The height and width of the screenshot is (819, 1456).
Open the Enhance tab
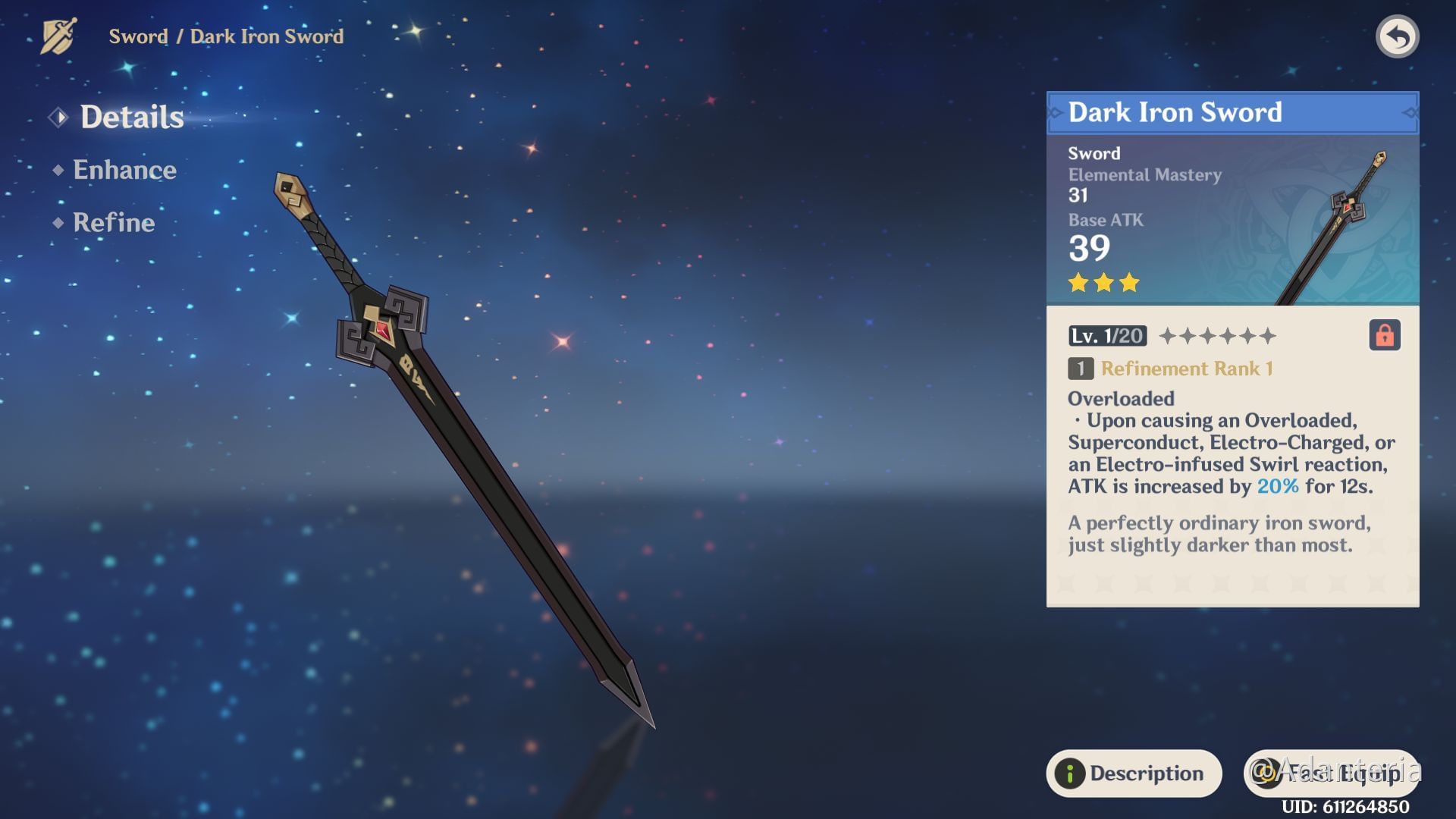(124, 170)
